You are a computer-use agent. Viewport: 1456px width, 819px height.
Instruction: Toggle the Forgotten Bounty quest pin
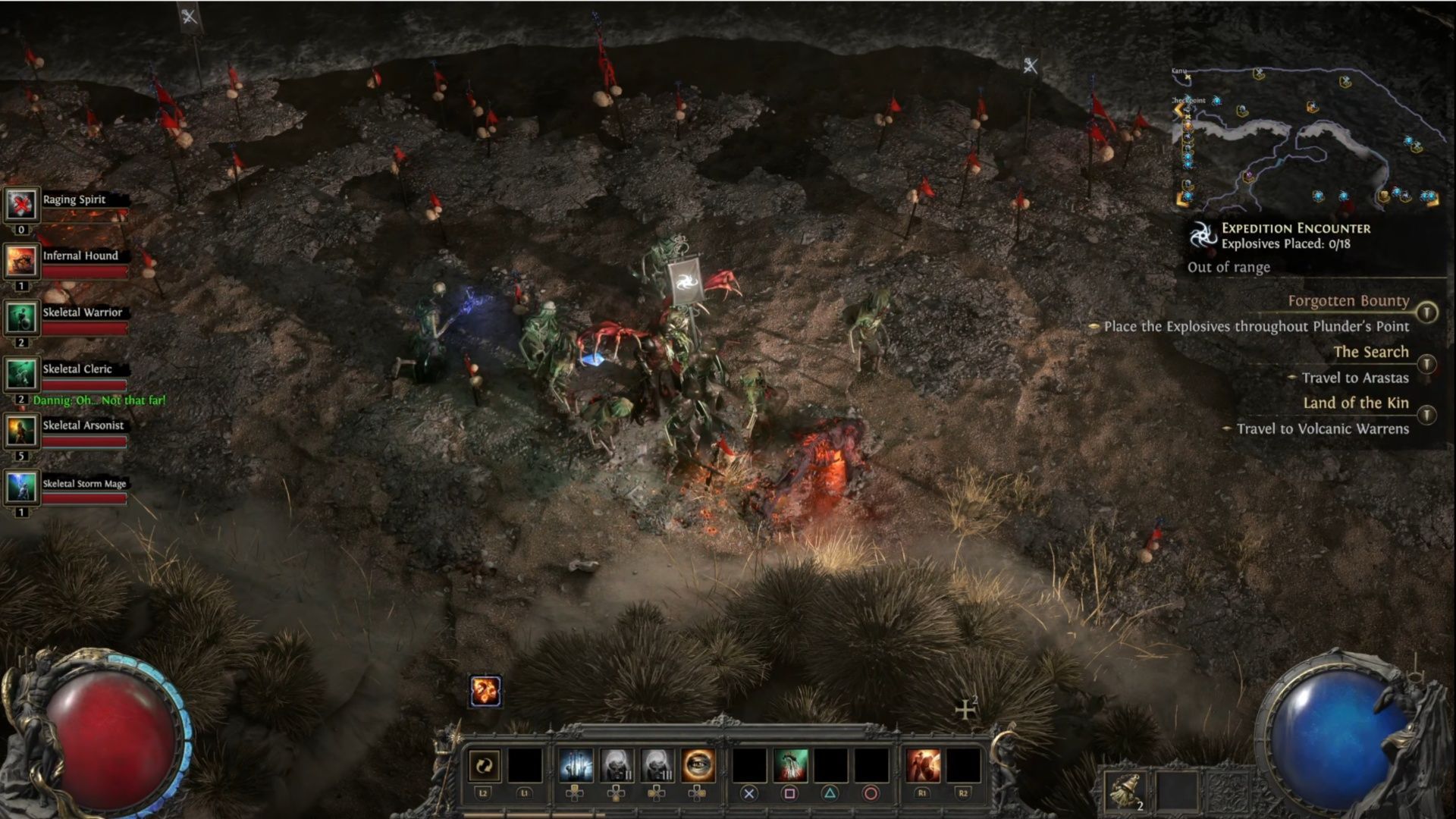pyautogui.click(x=1427, y=312)
